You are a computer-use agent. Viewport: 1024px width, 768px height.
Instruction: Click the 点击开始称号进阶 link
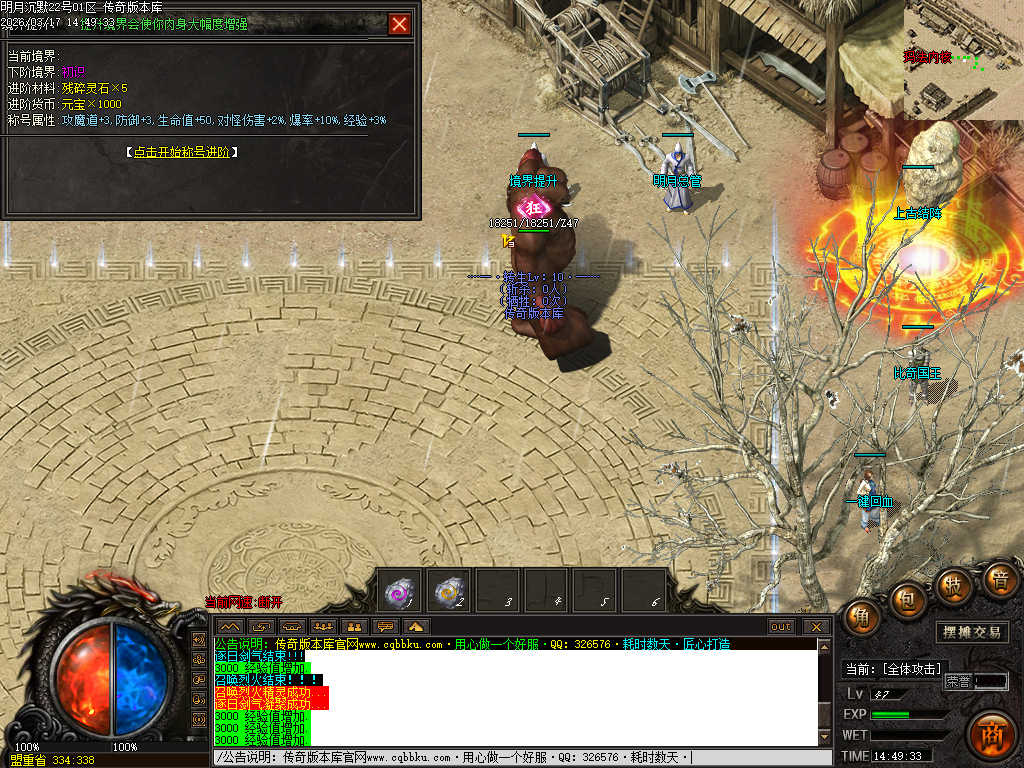(x=186, y=152)
